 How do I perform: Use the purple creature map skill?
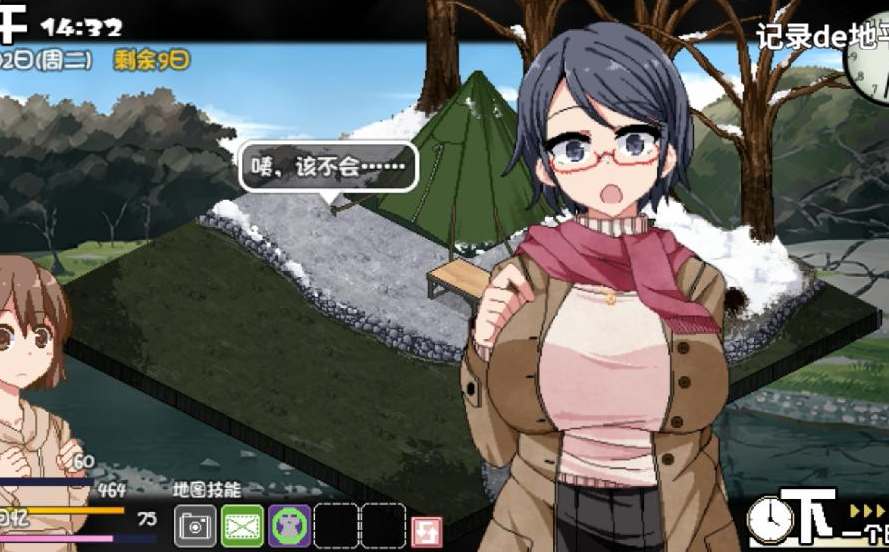click(288, 526)
